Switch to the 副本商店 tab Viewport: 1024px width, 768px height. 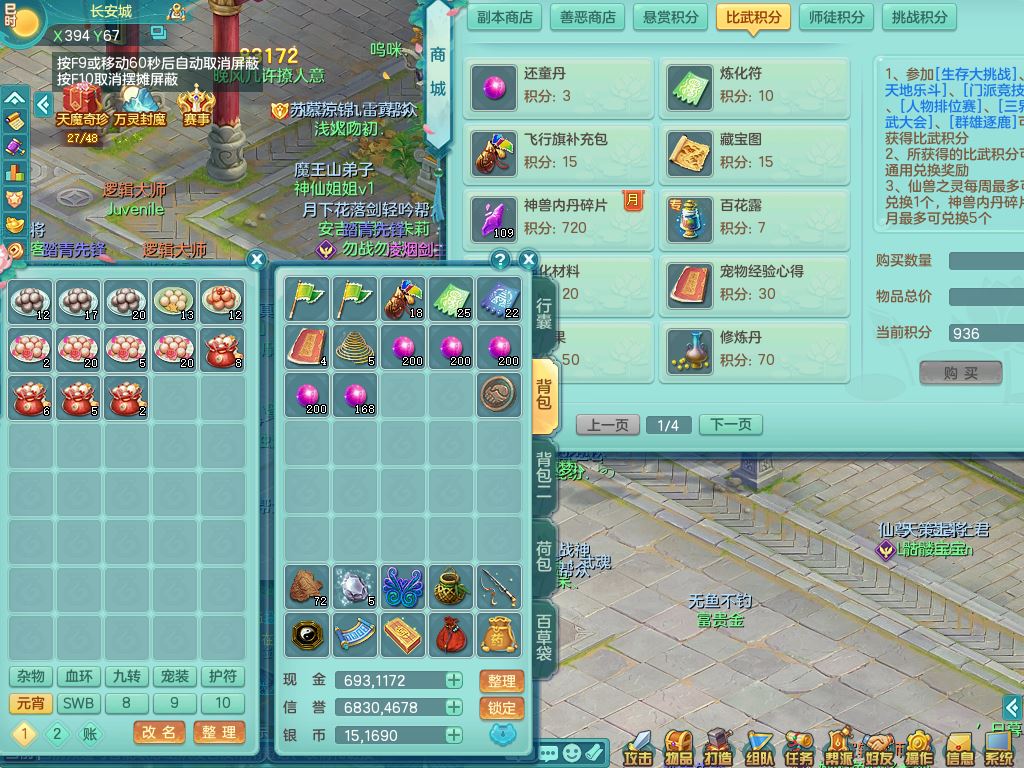point(504,17)
